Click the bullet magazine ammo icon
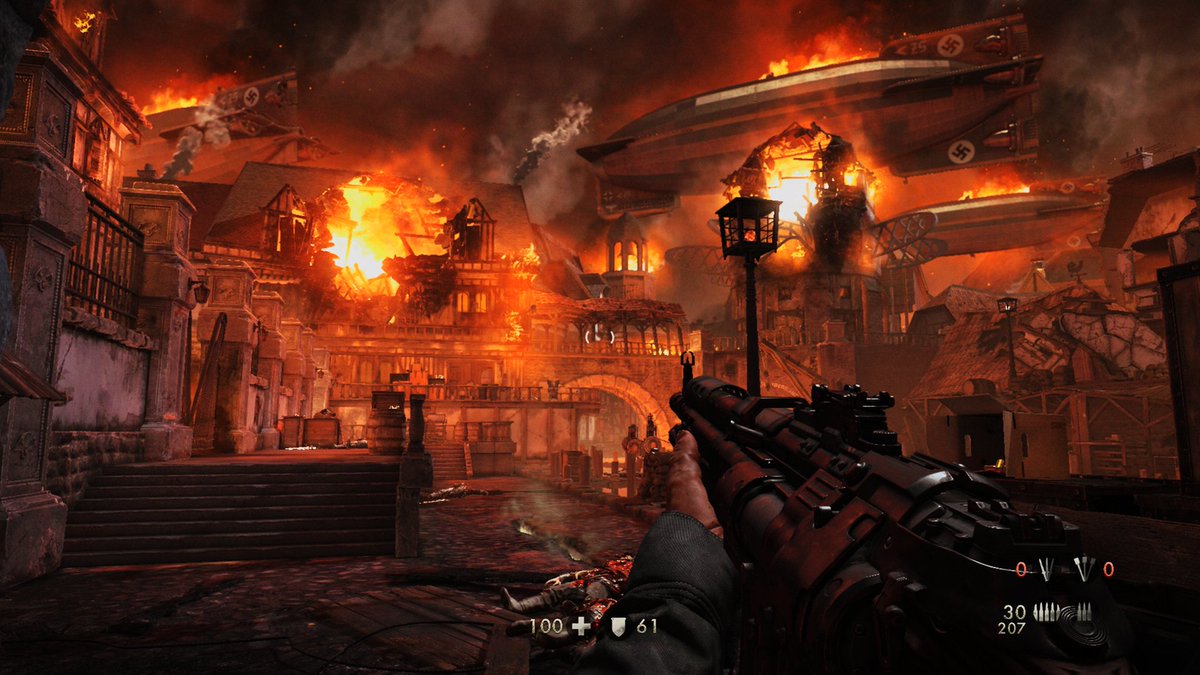This screenshot has width=1200, height=675. [1047, 613]
